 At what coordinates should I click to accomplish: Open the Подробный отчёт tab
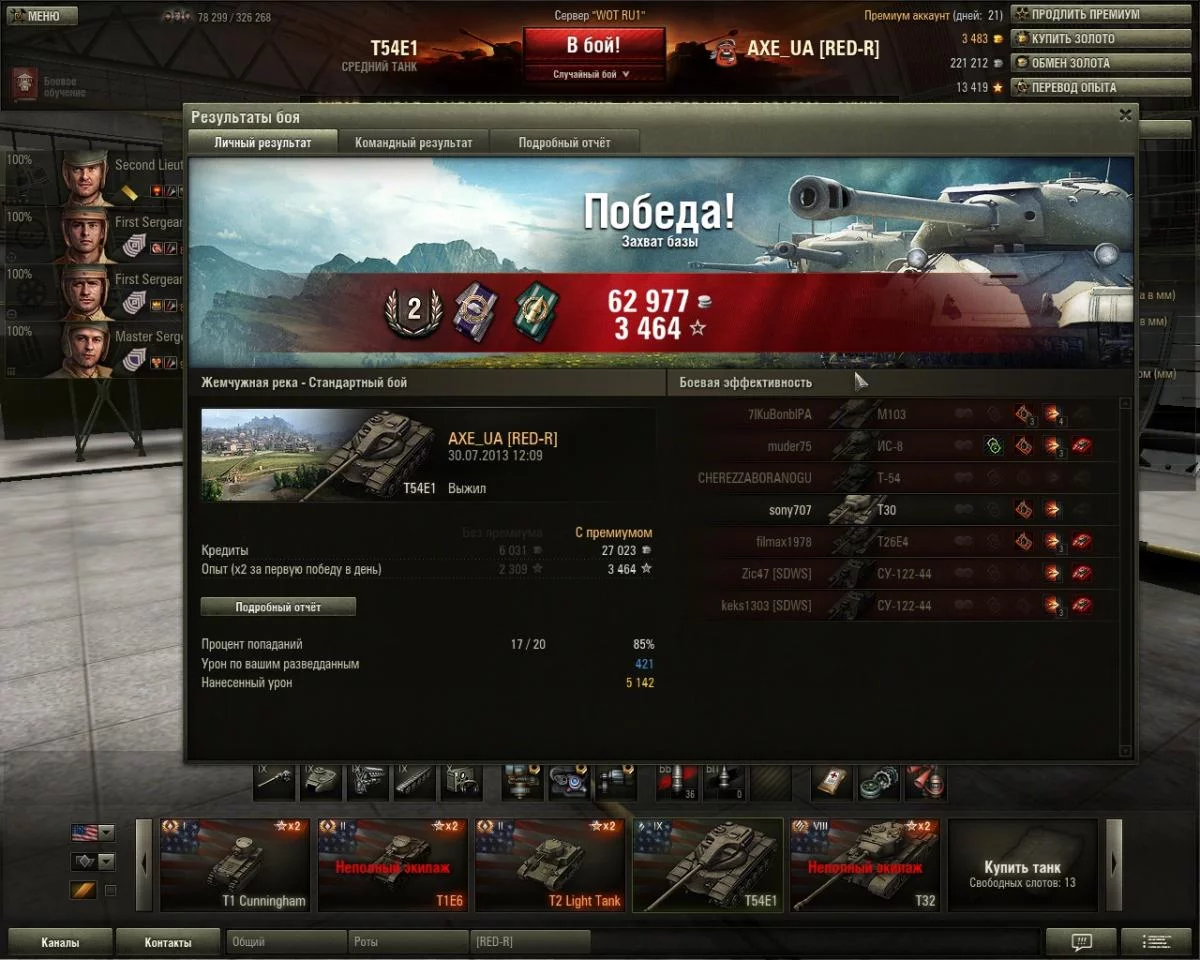[x=564, y=143]
